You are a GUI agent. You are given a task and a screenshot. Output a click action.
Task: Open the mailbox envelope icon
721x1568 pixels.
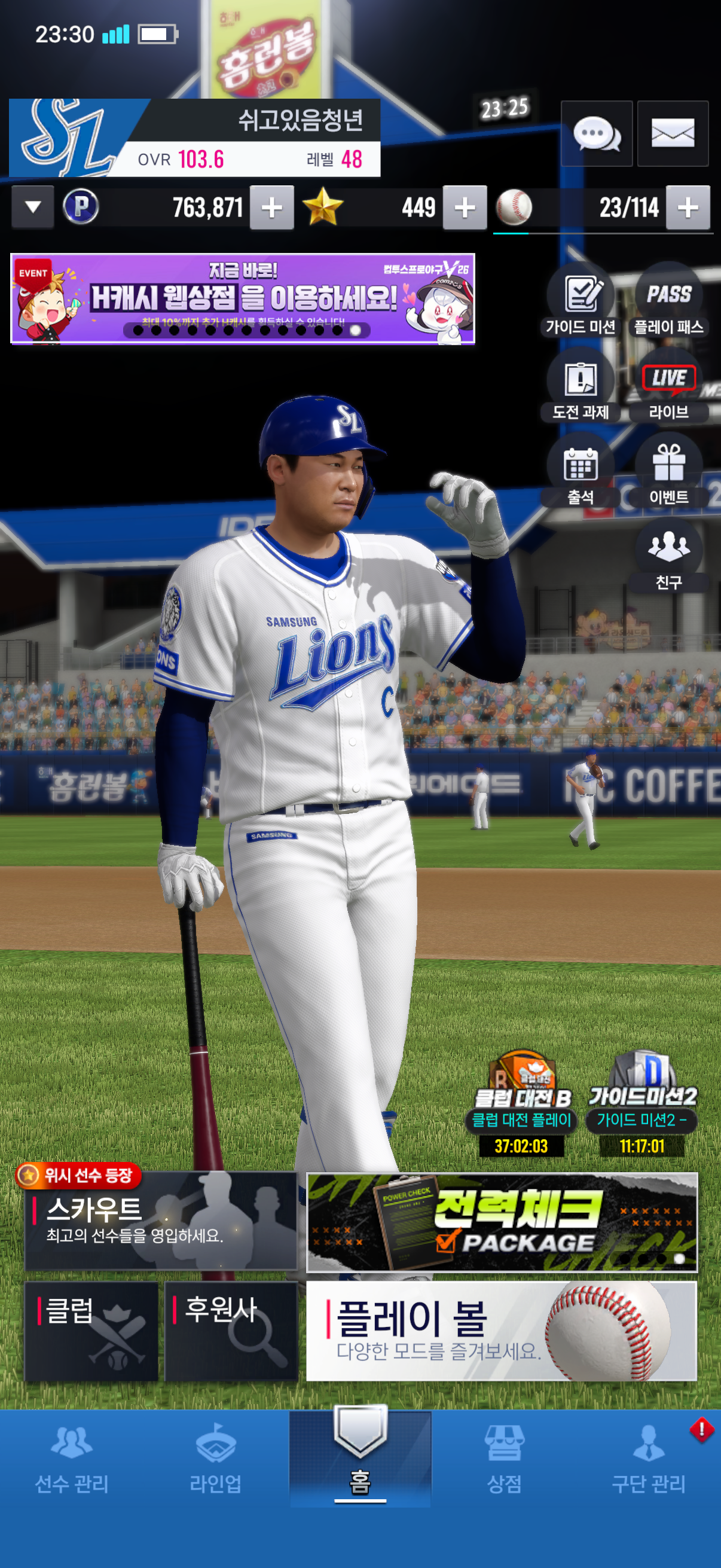coord(673,133)
